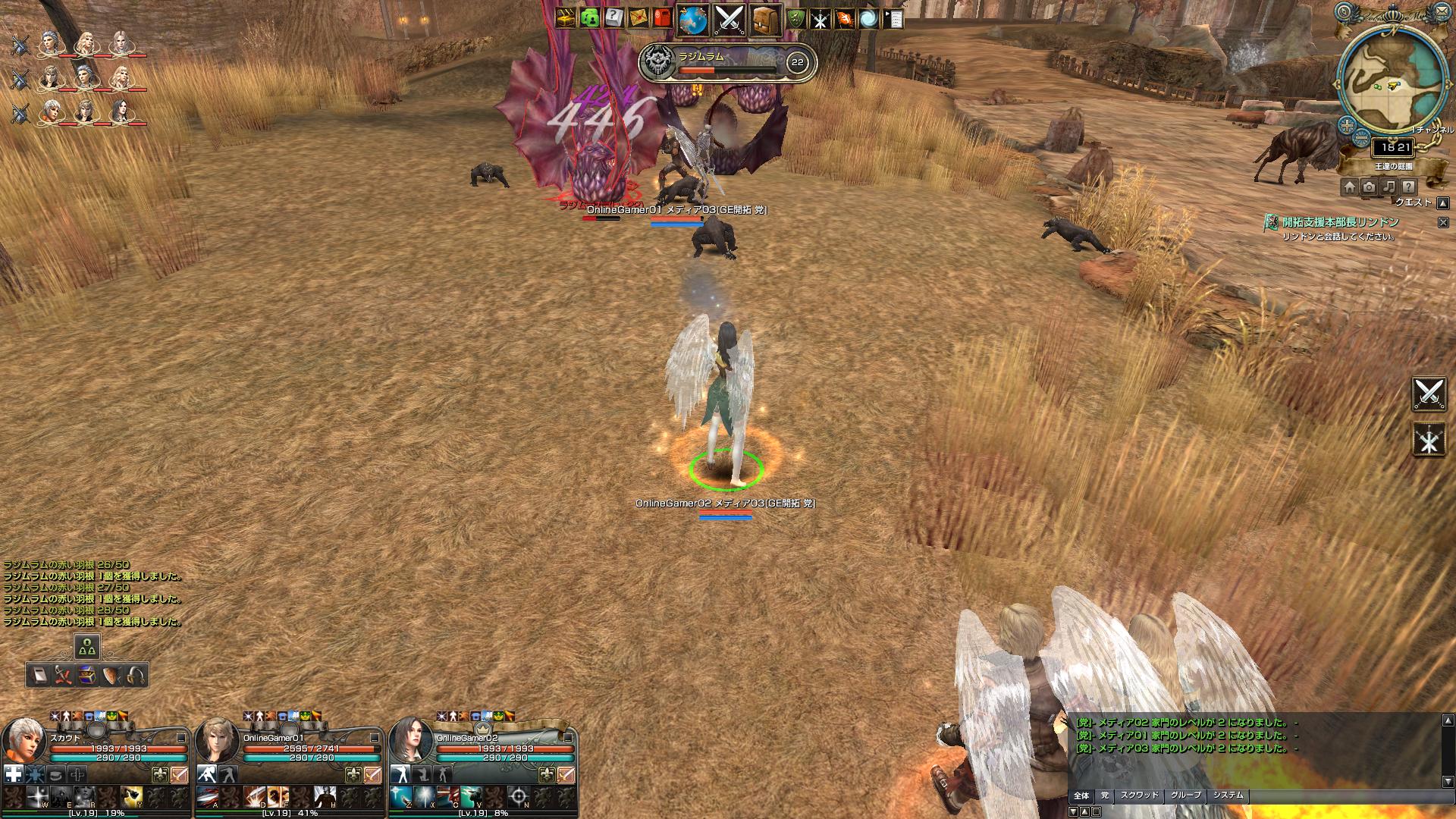Switch to the システム chat tab
The image size is (1456, 819).
pyautogui.click(x=1228, y=795)
